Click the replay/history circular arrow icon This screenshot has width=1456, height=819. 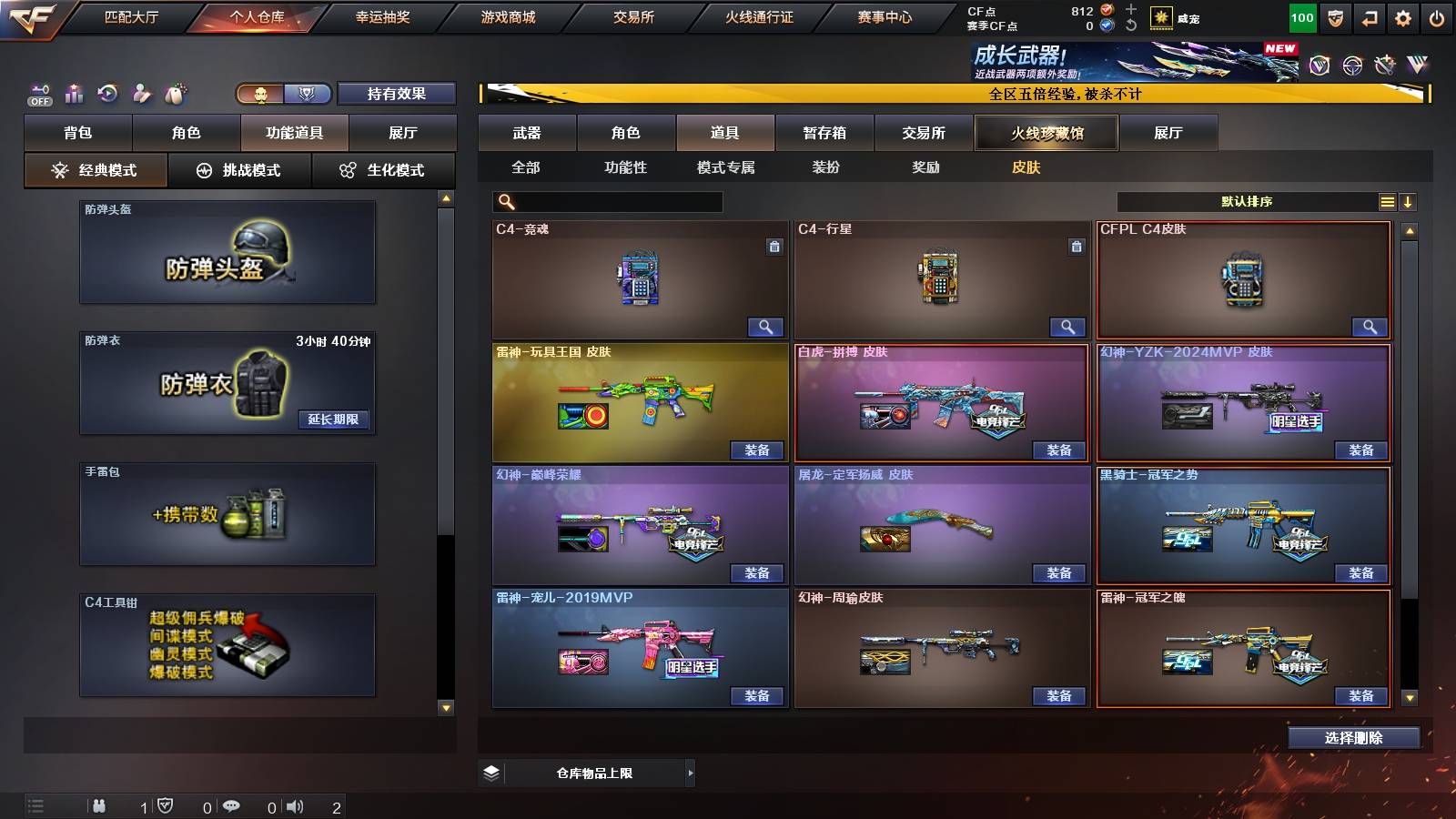point(109,94)
